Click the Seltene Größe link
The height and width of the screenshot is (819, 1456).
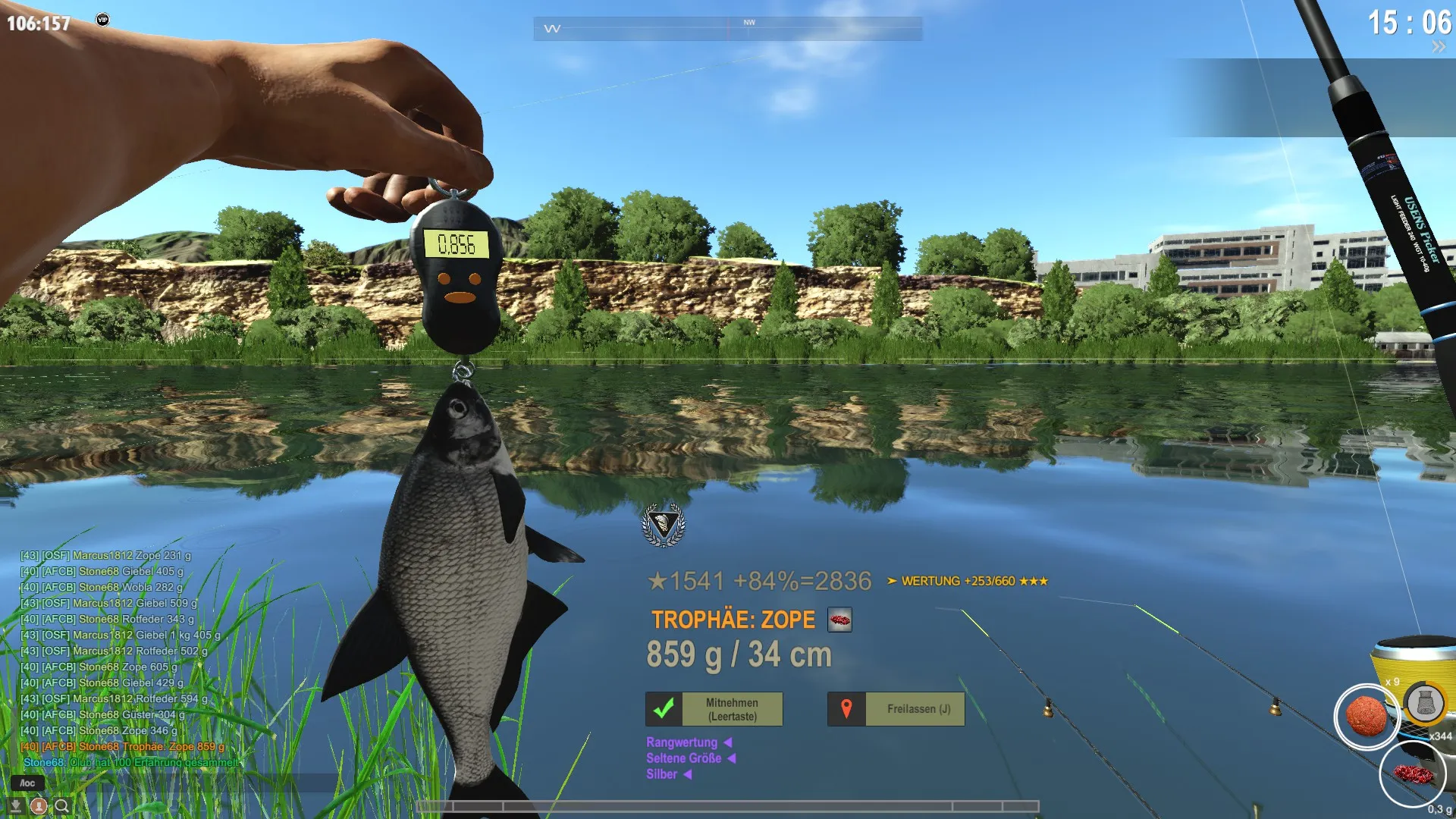click(683, 758)
